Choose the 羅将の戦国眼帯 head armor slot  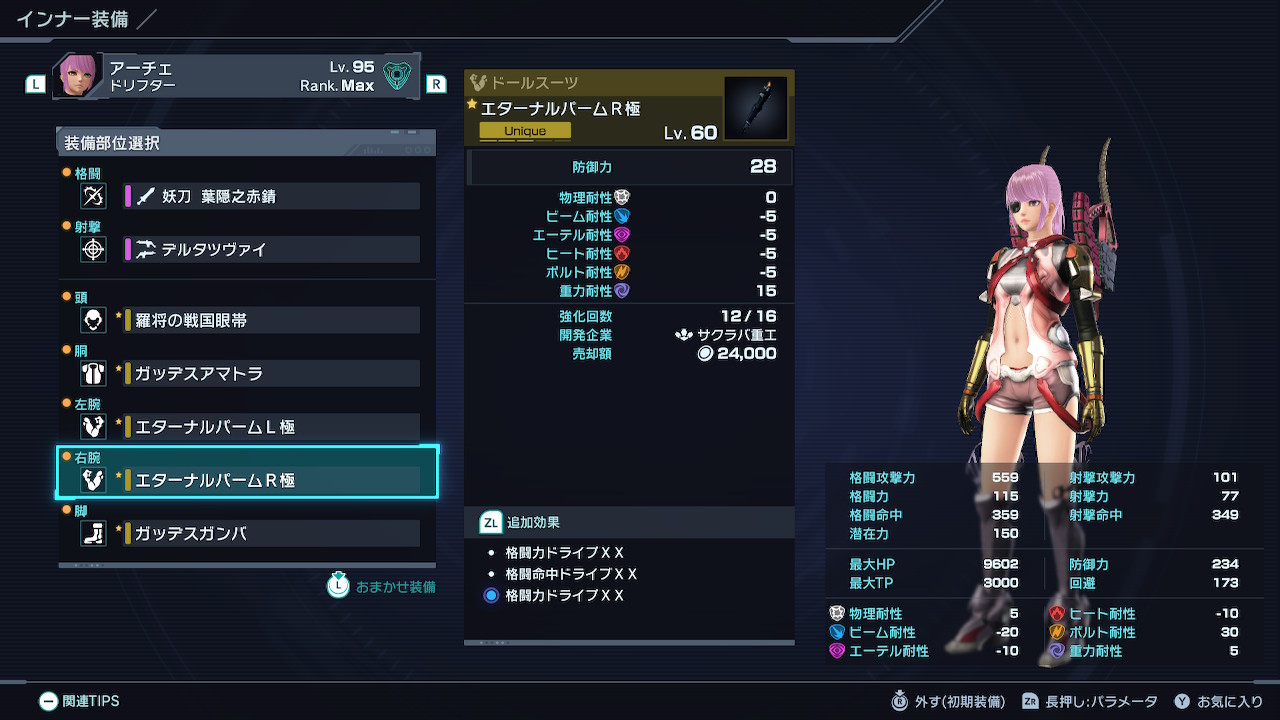click(x=270, y=320)
